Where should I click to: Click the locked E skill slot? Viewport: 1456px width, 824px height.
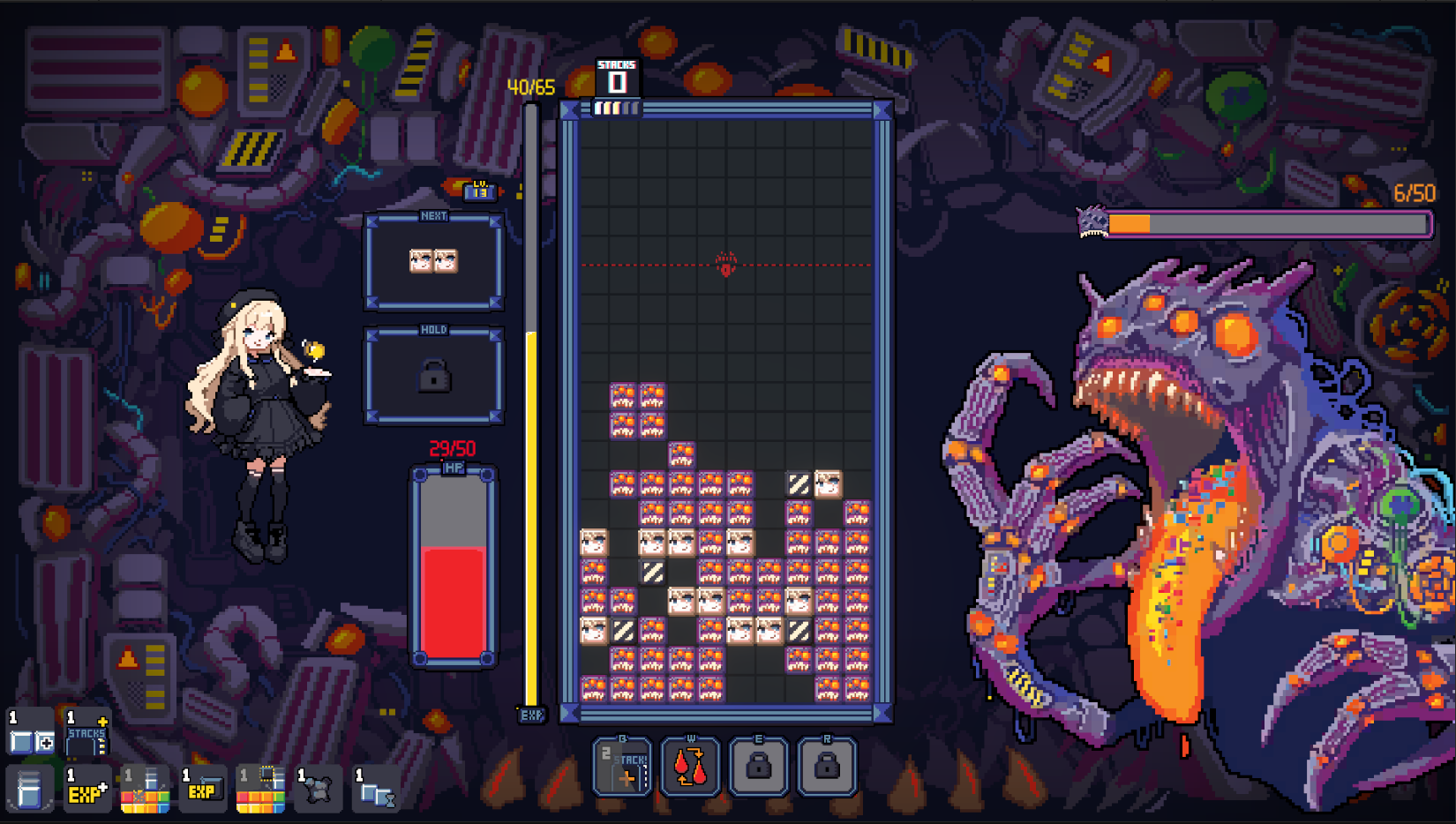pos(759,767)
